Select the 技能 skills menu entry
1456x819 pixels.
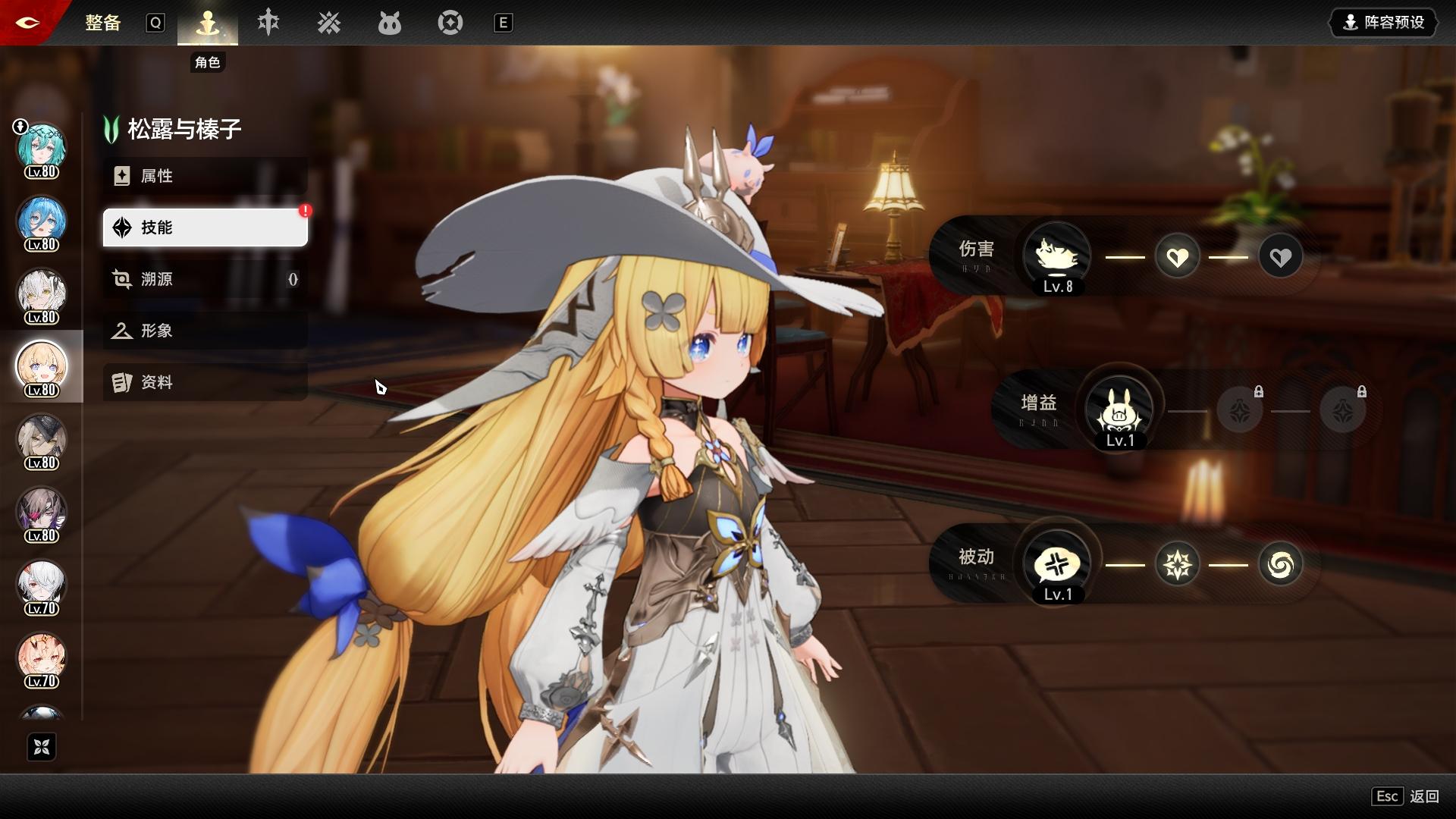[205, 227]
